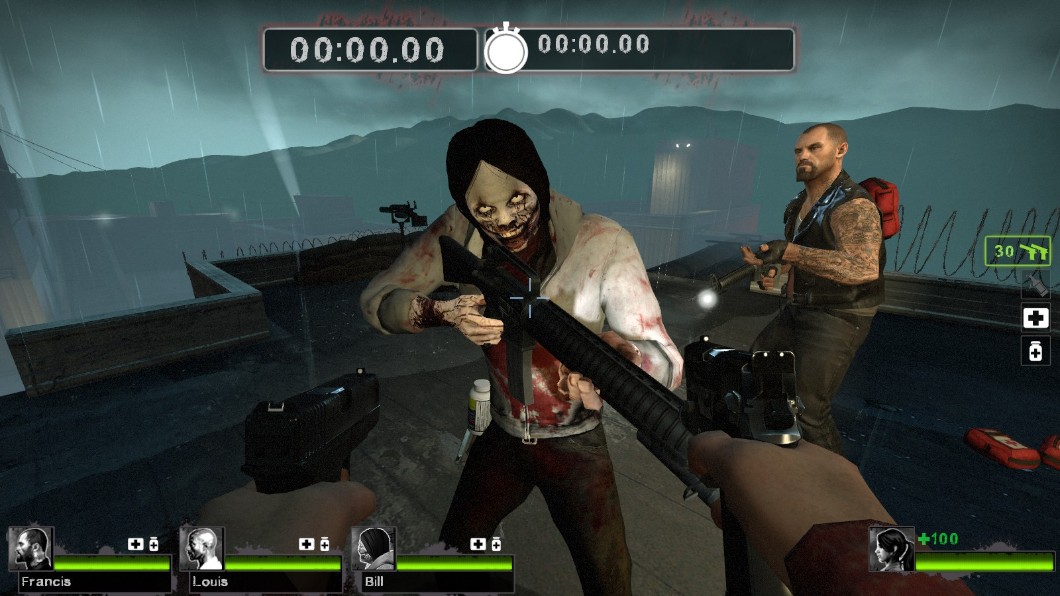Viewport: 1060px width, 596px height.
Task: Click Francis's teammate portrait
Action: click(x=30, y=549)
